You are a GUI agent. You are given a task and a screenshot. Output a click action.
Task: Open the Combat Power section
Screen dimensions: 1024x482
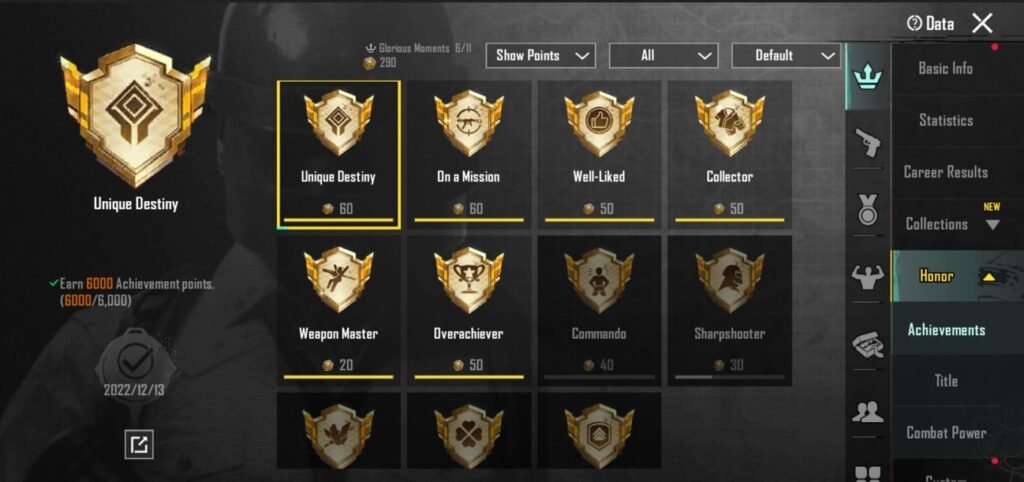click(945, 433)
